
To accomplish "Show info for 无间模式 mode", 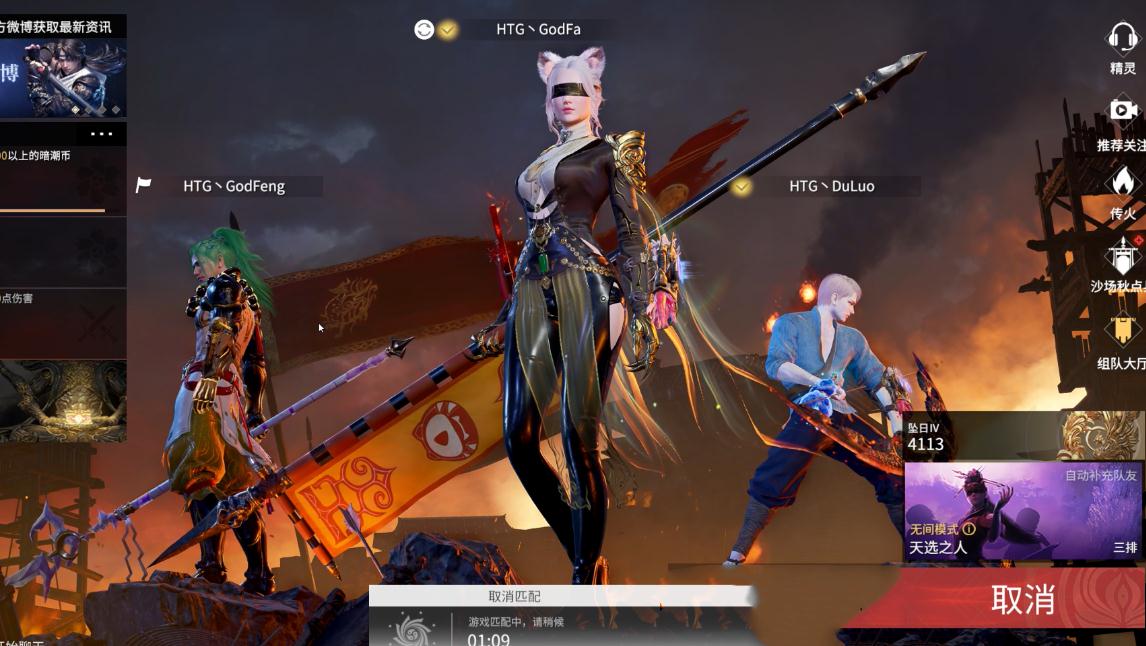I will [968, 529].
